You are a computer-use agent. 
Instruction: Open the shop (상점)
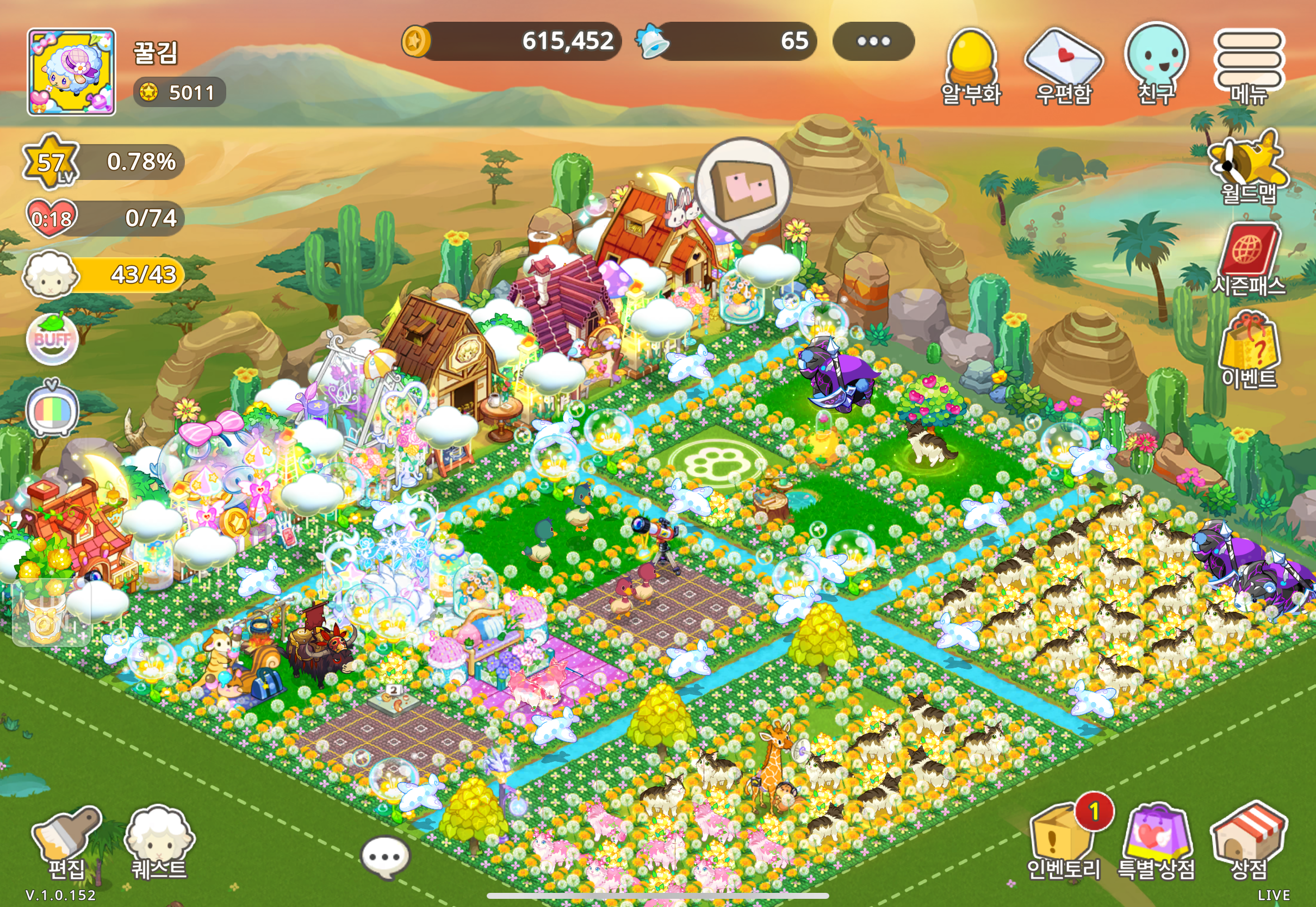(x=1249, y=841)
